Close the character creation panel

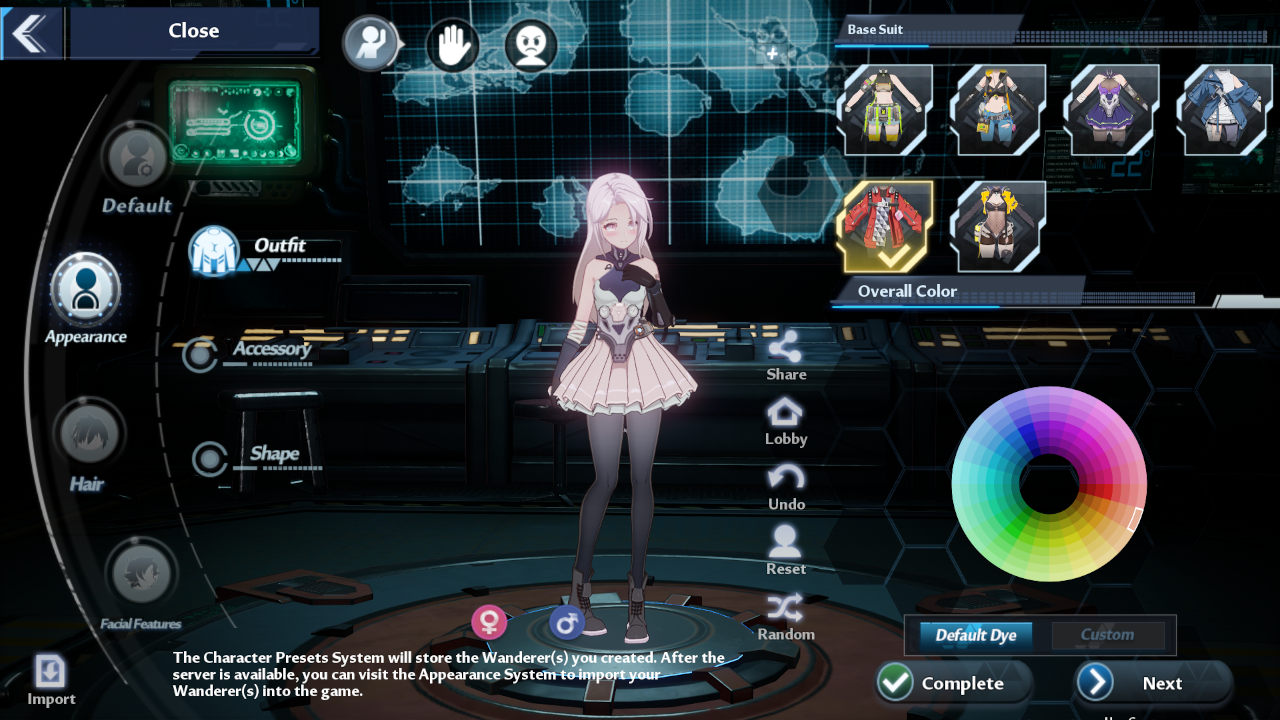tap(193, 31)
